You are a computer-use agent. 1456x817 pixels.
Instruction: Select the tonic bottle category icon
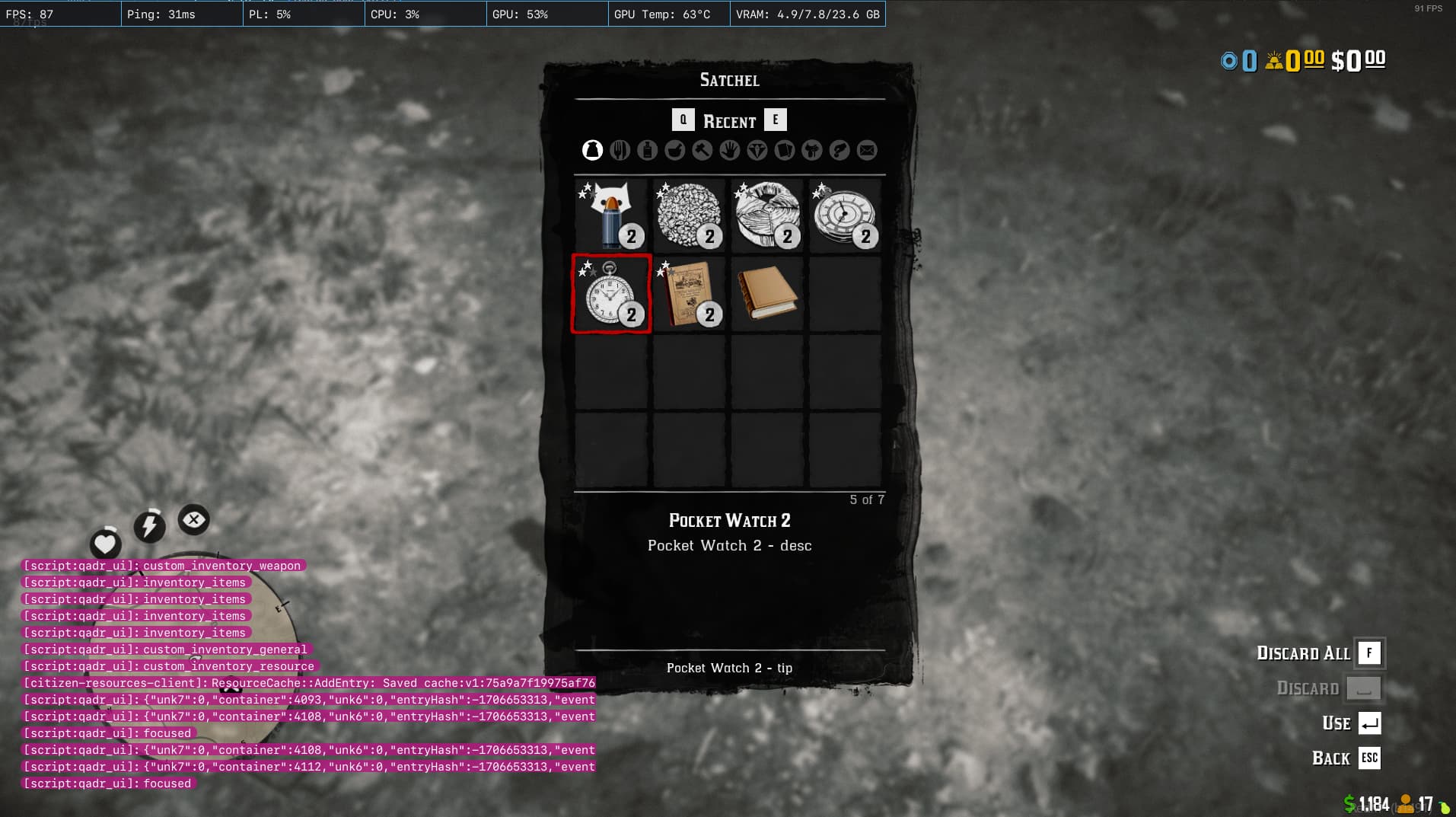[x=648, y=150]
